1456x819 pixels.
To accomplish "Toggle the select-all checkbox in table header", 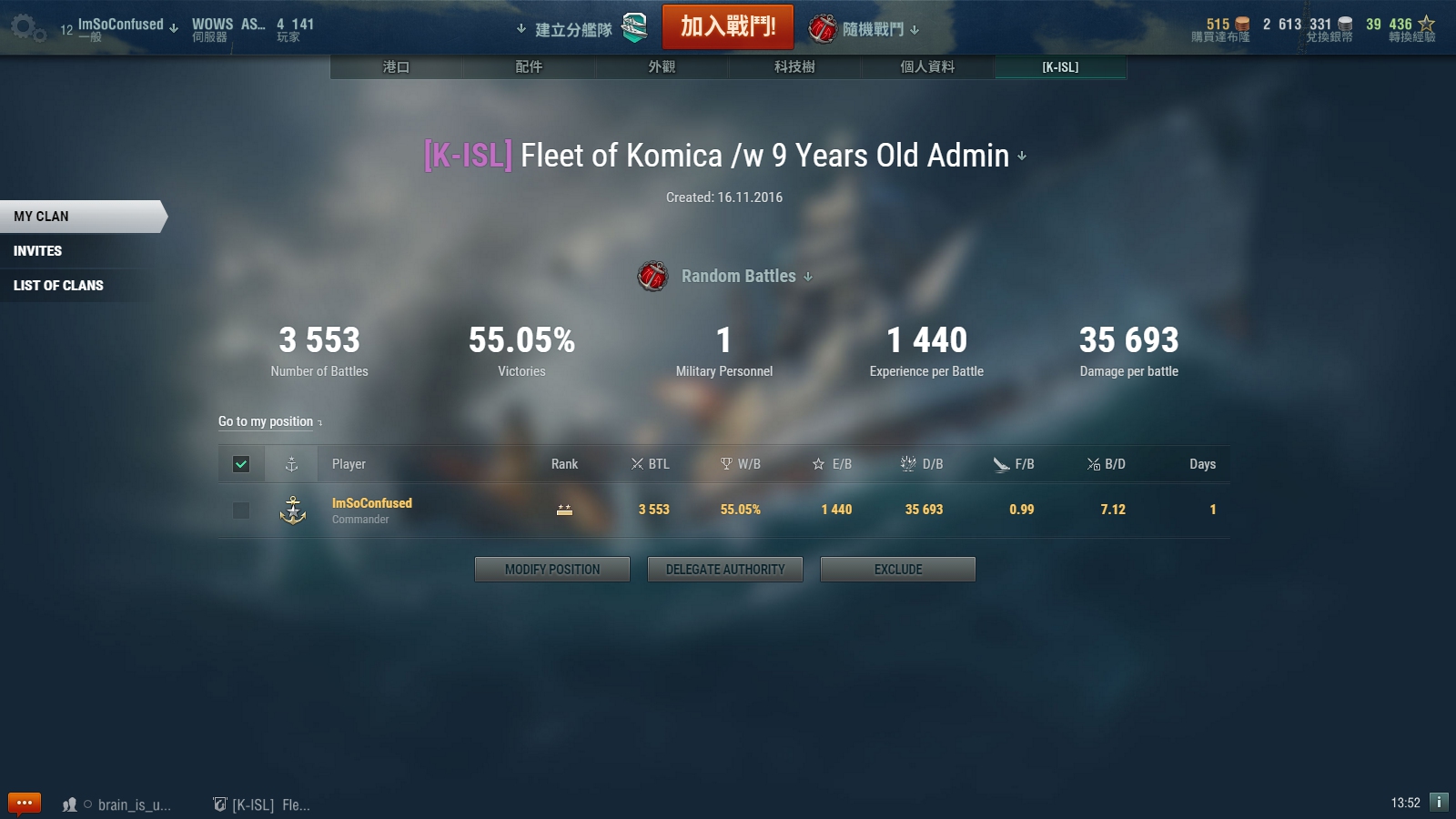I will tap(241, 464).
